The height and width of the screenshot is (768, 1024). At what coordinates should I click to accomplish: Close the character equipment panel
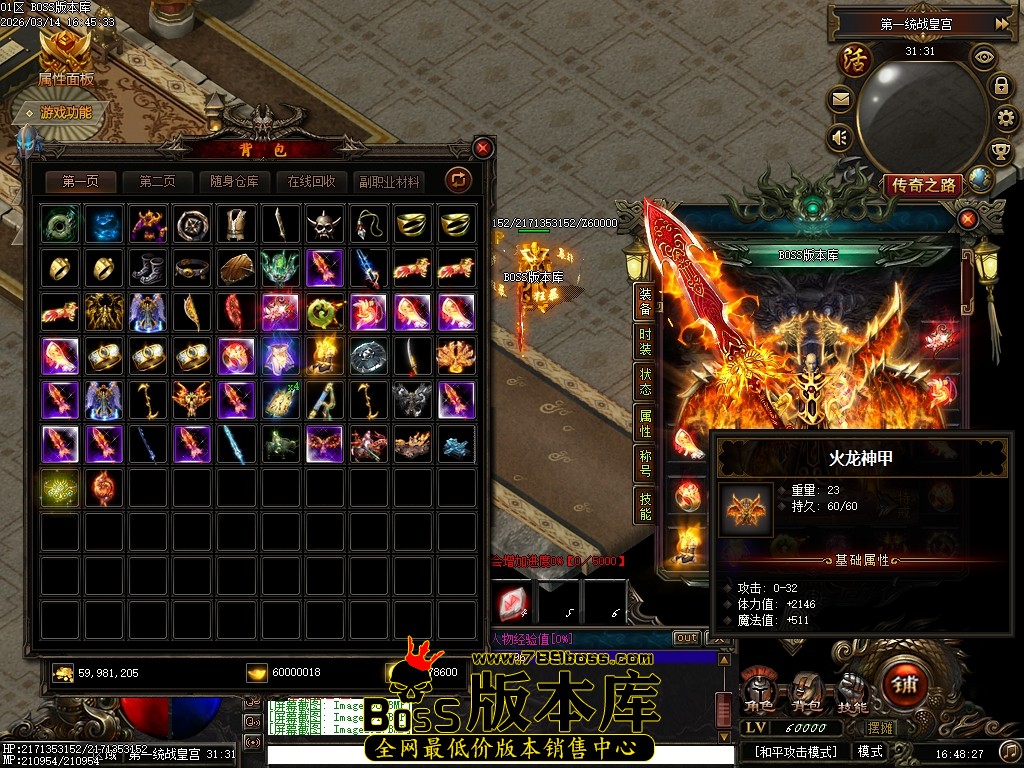967,219
